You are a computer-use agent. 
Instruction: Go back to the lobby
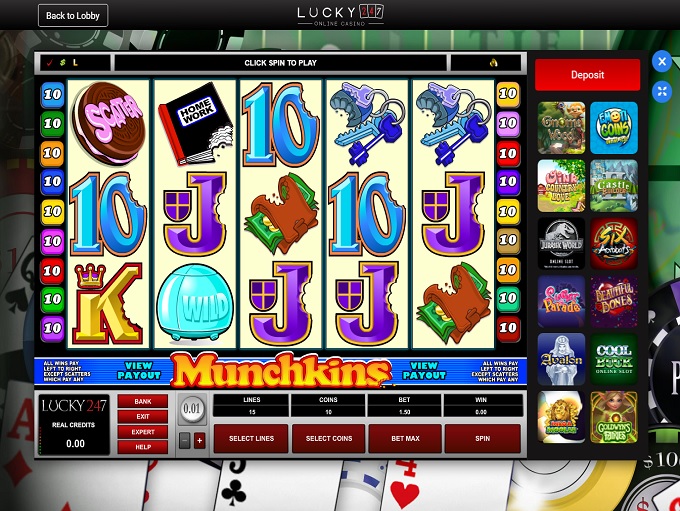click(x=73, y=16)
